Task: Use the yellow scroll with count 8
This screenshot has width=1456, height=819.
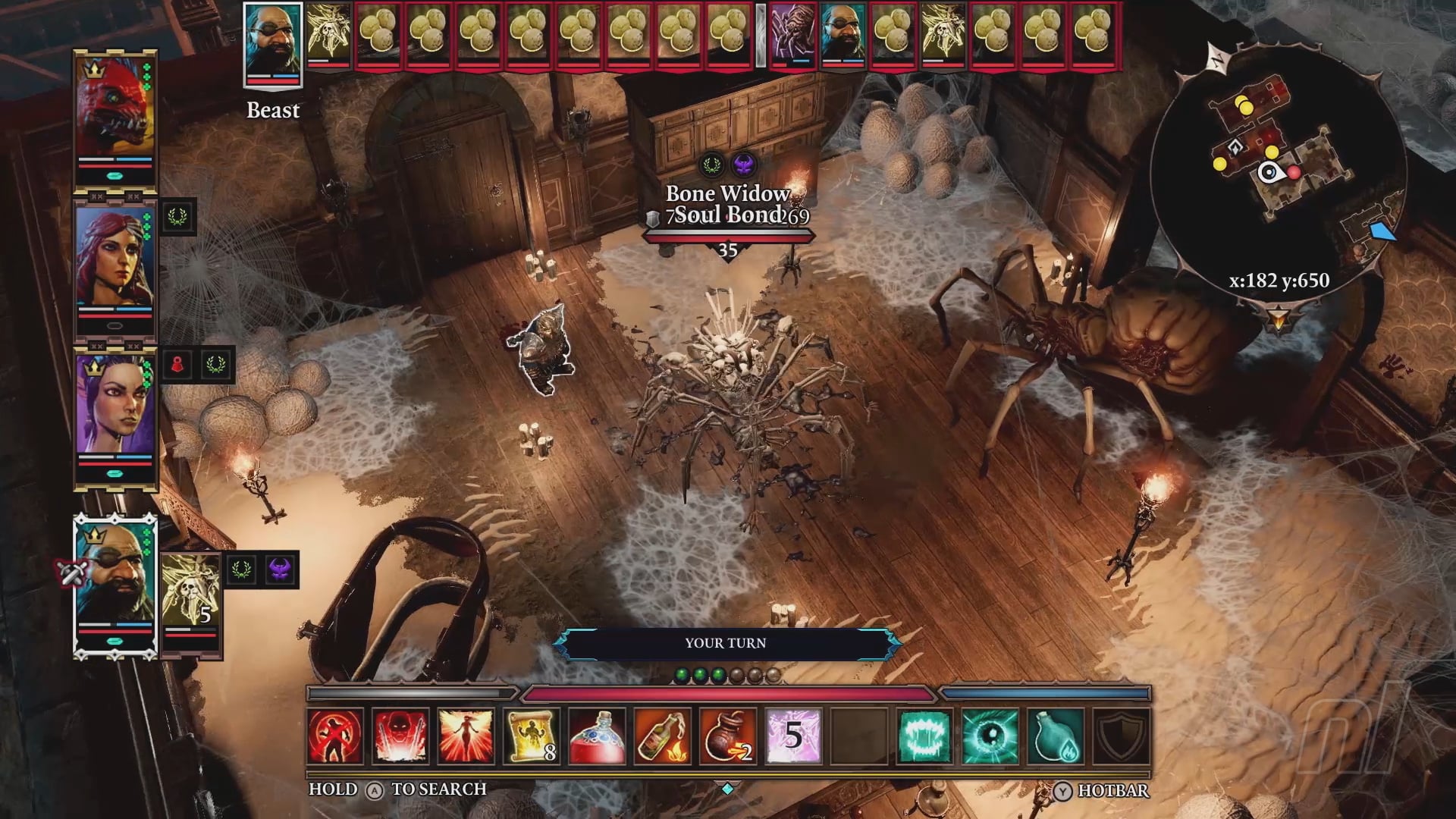Action: 532,736
